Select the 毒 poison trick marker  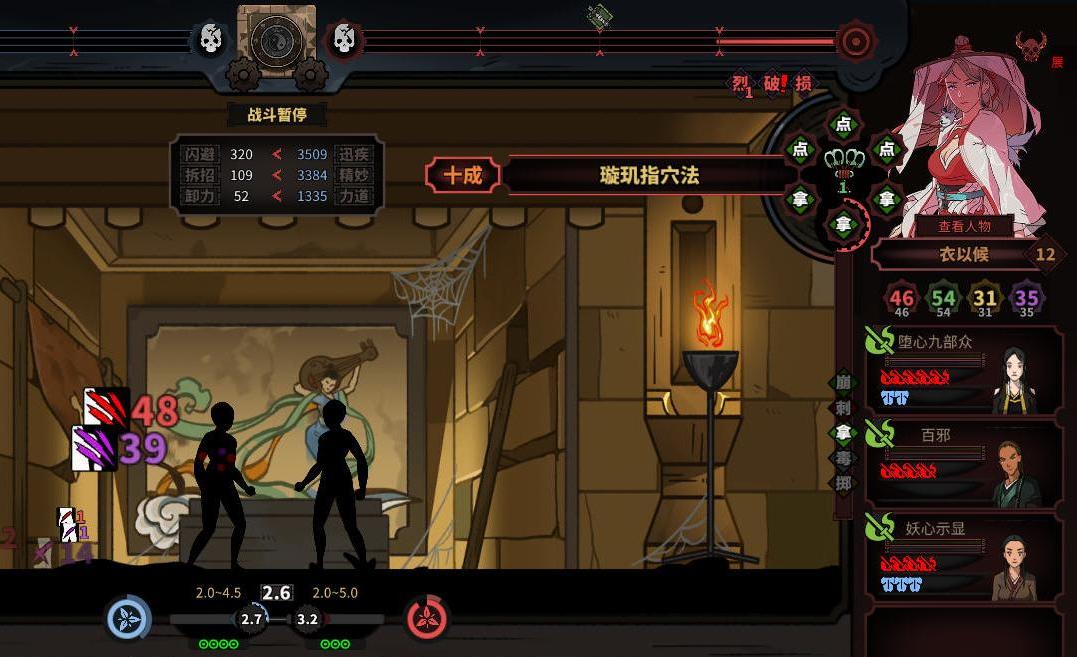click(x=844, y=457)
